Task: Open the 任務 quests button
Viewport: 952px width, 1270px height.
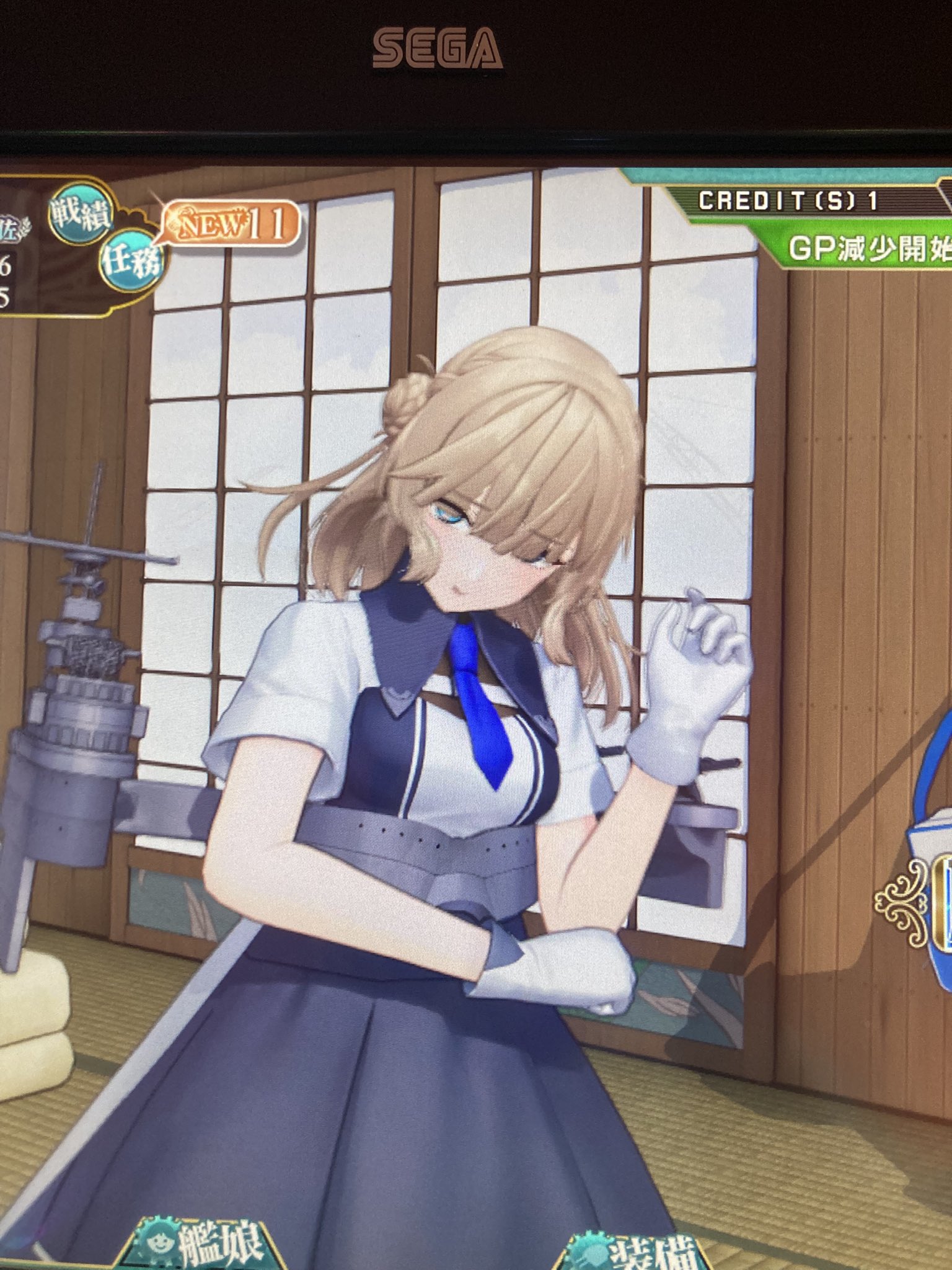Action: point(131,261)
